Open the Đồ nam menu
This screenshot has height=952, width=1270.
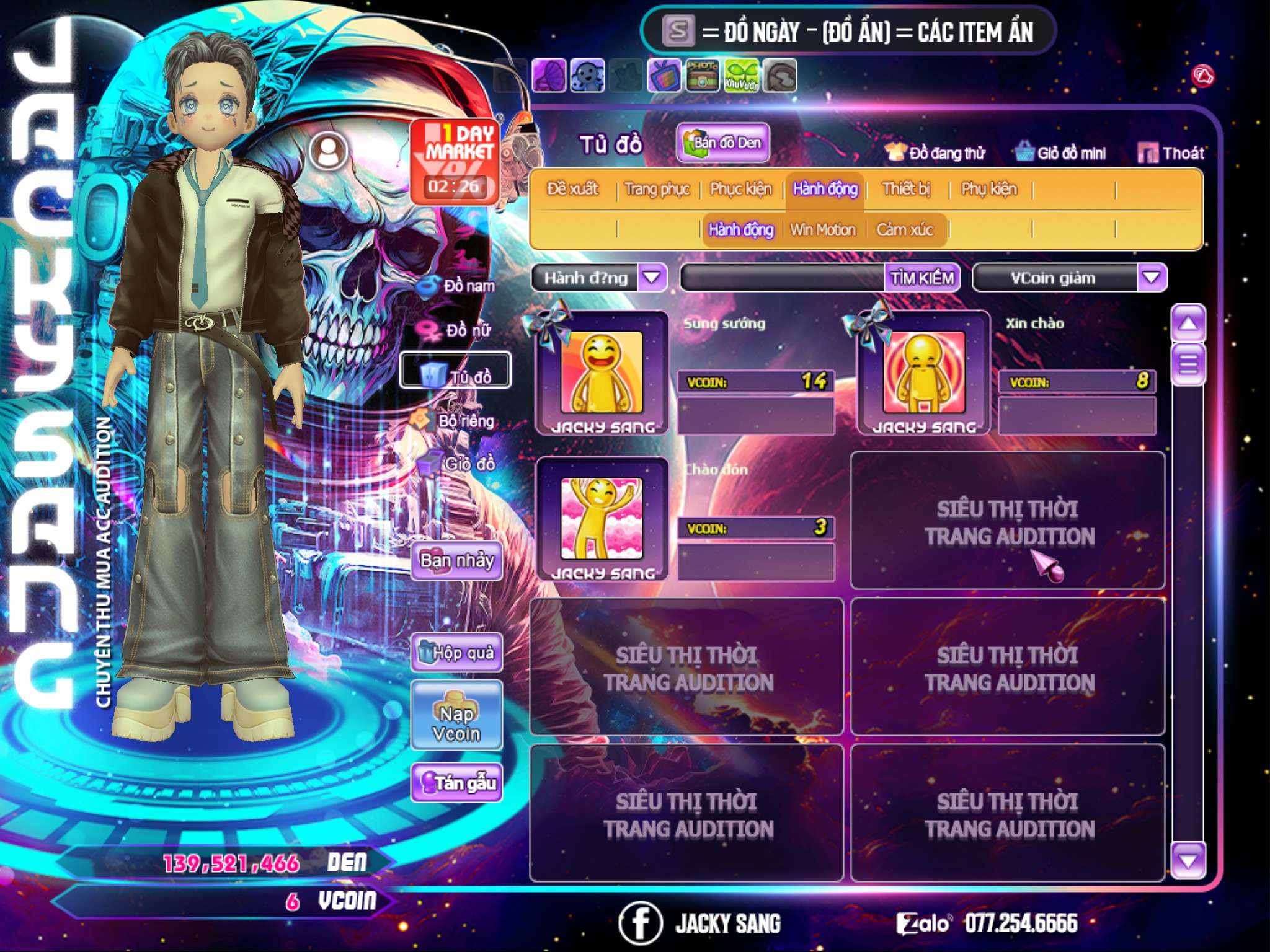(458, 286)
